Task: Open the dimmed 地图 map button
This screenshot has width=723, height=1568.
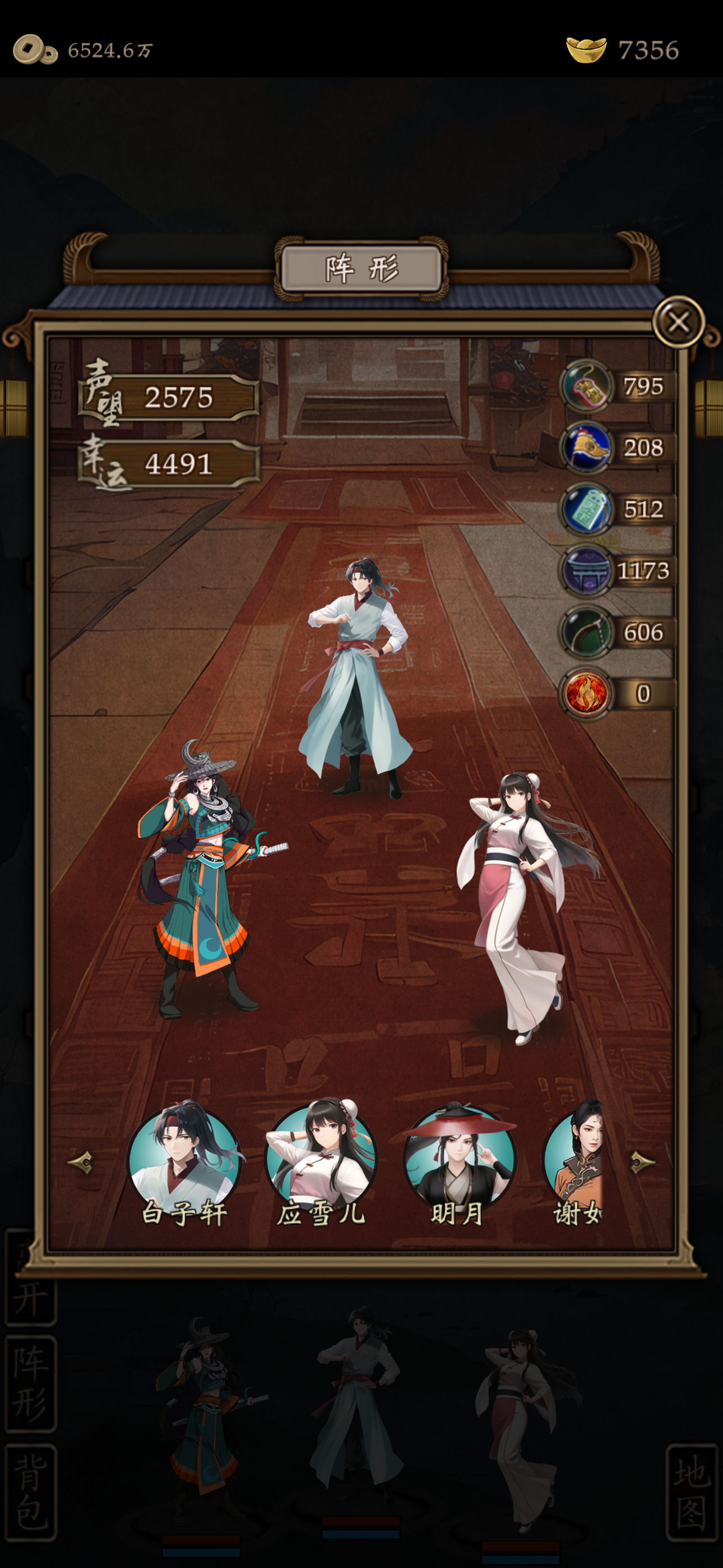Action: tap(692, 1492)
